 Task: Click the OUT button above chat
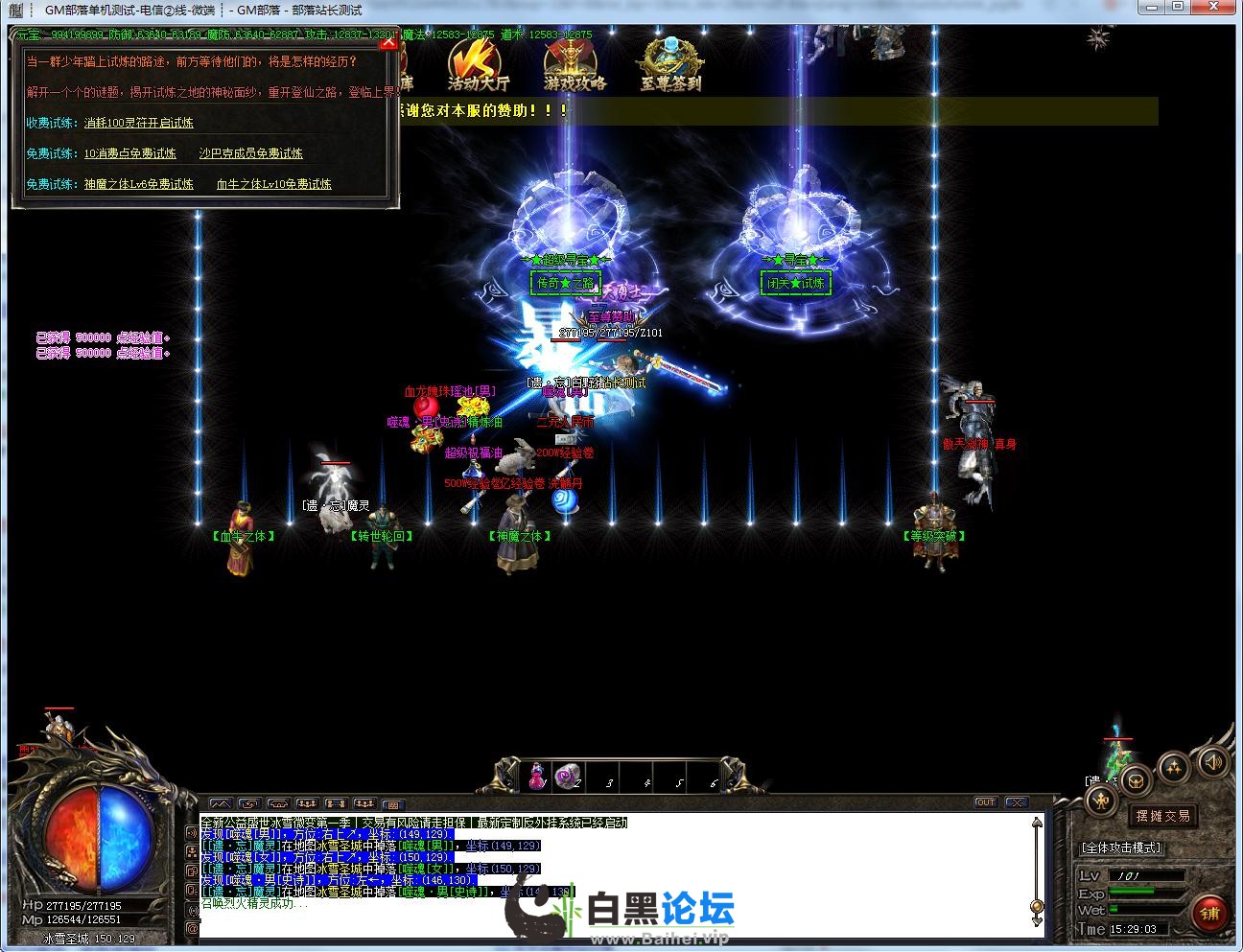click(x=985, y=802)
